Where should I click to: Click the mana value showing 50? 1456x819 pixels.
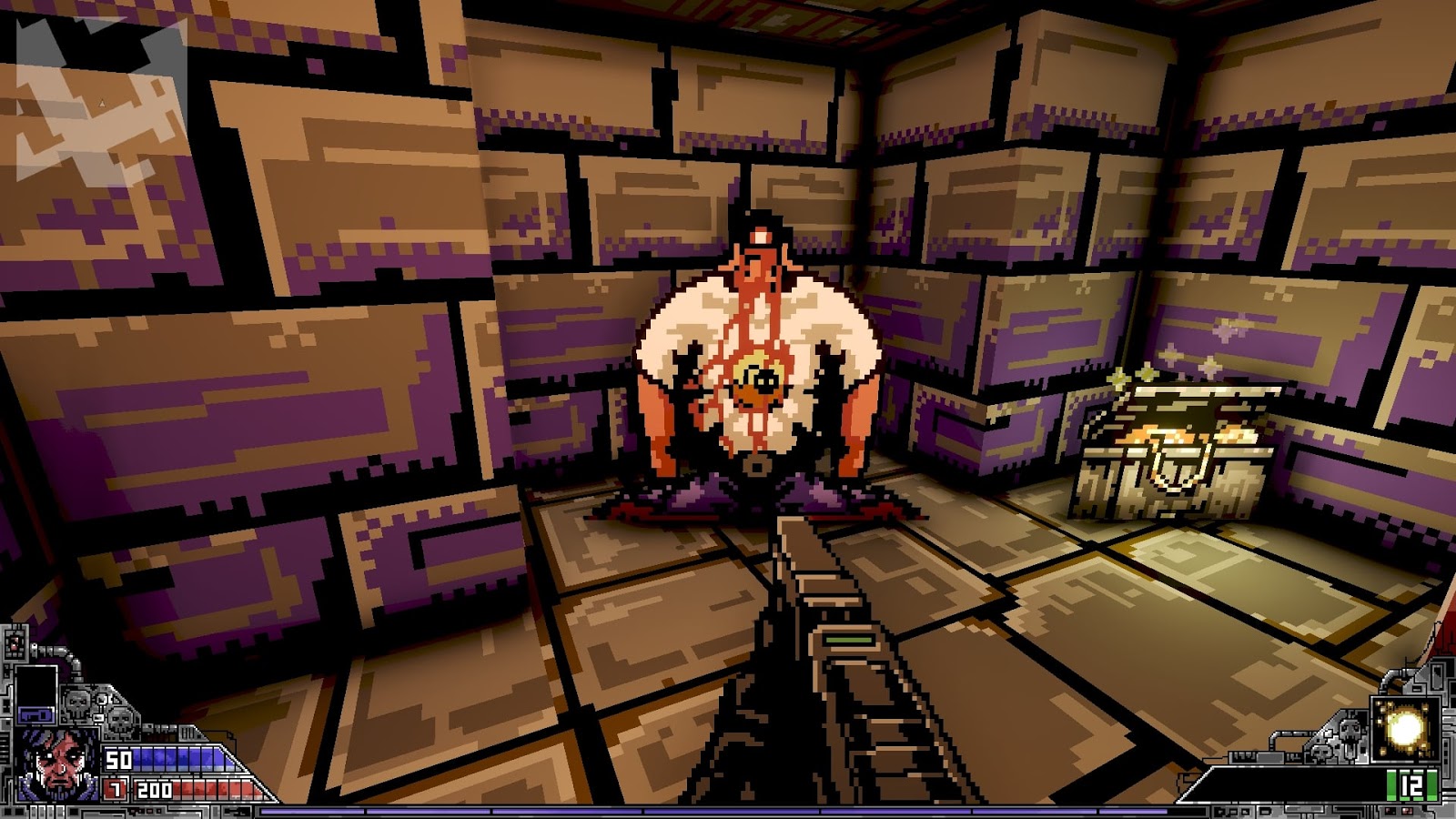coord(118,759)
